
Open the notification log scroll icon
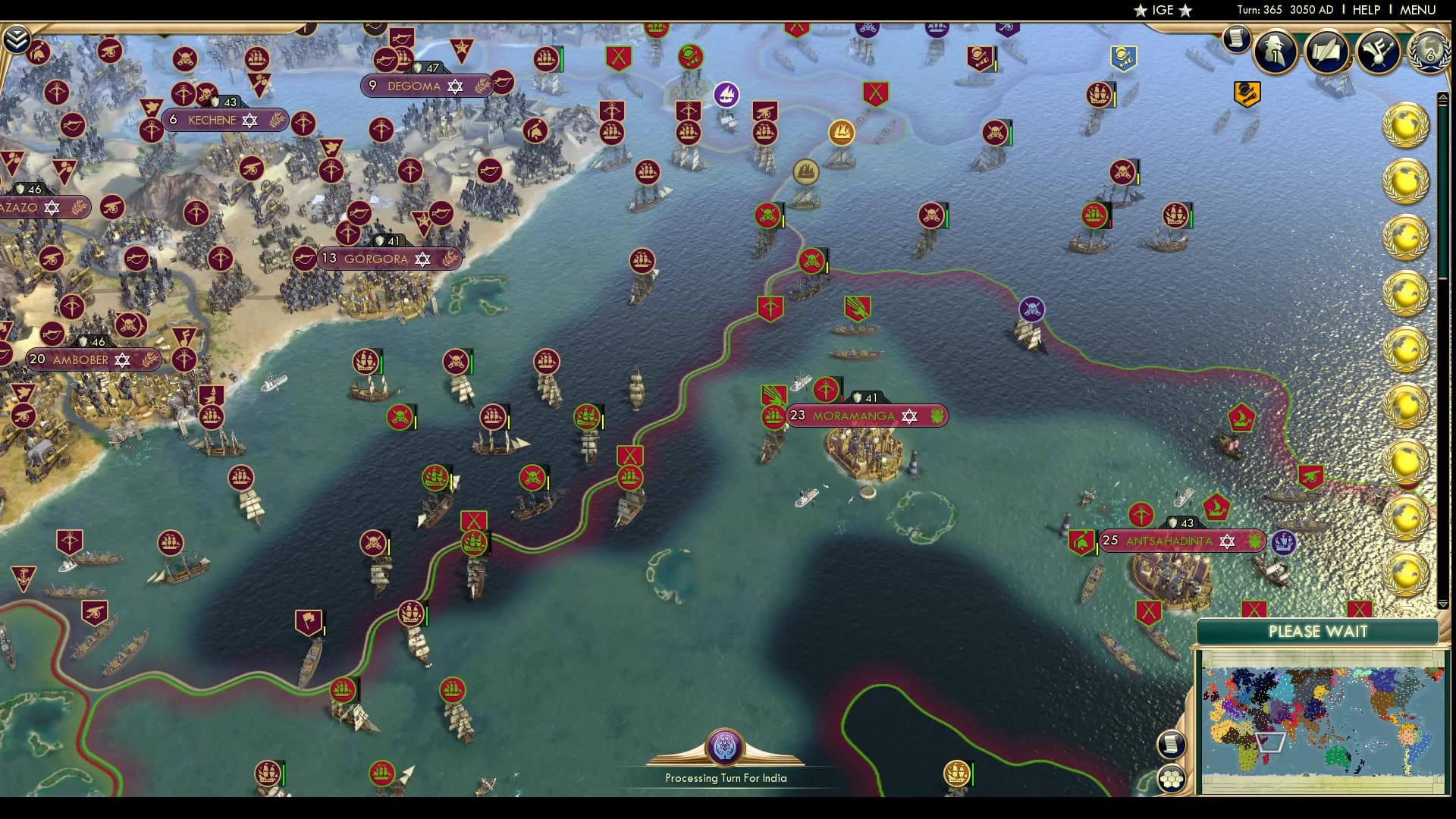tap(1236, 38)
